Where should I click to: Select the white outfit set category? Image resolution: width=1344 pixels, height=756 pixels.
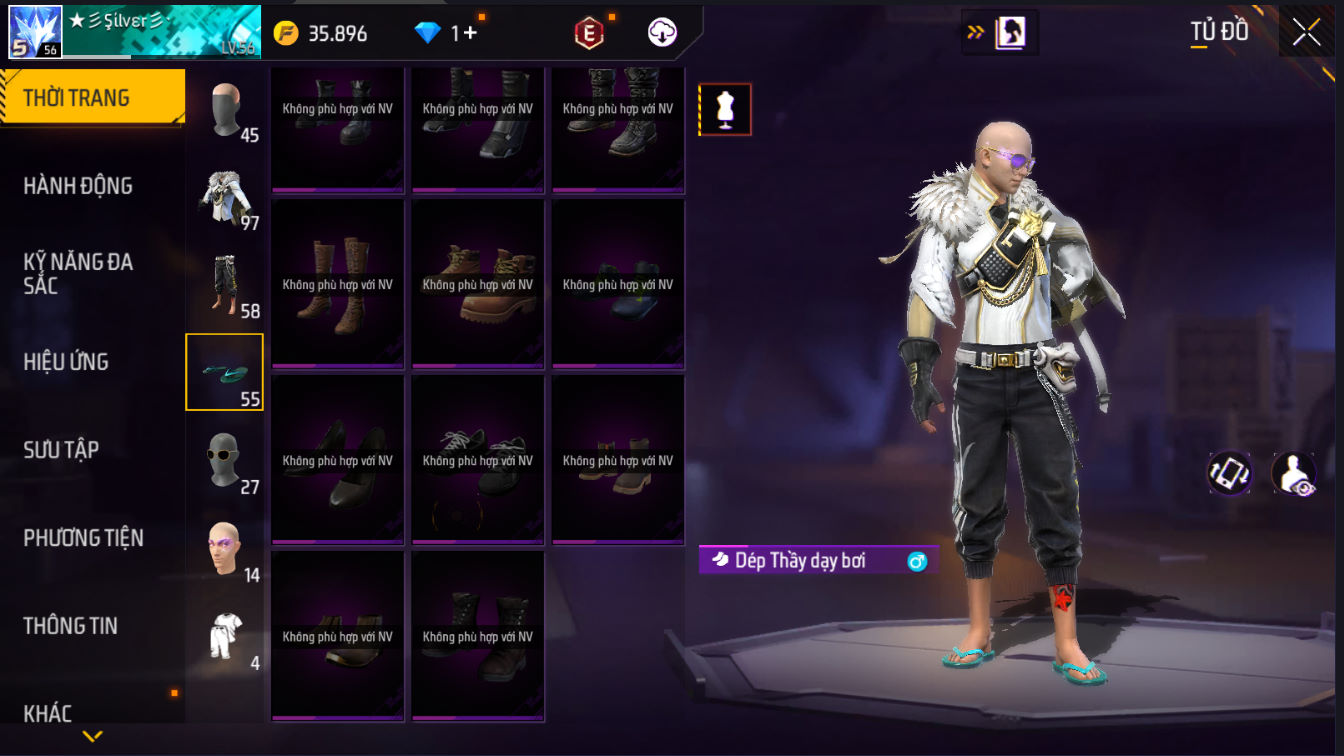point(226,636)
